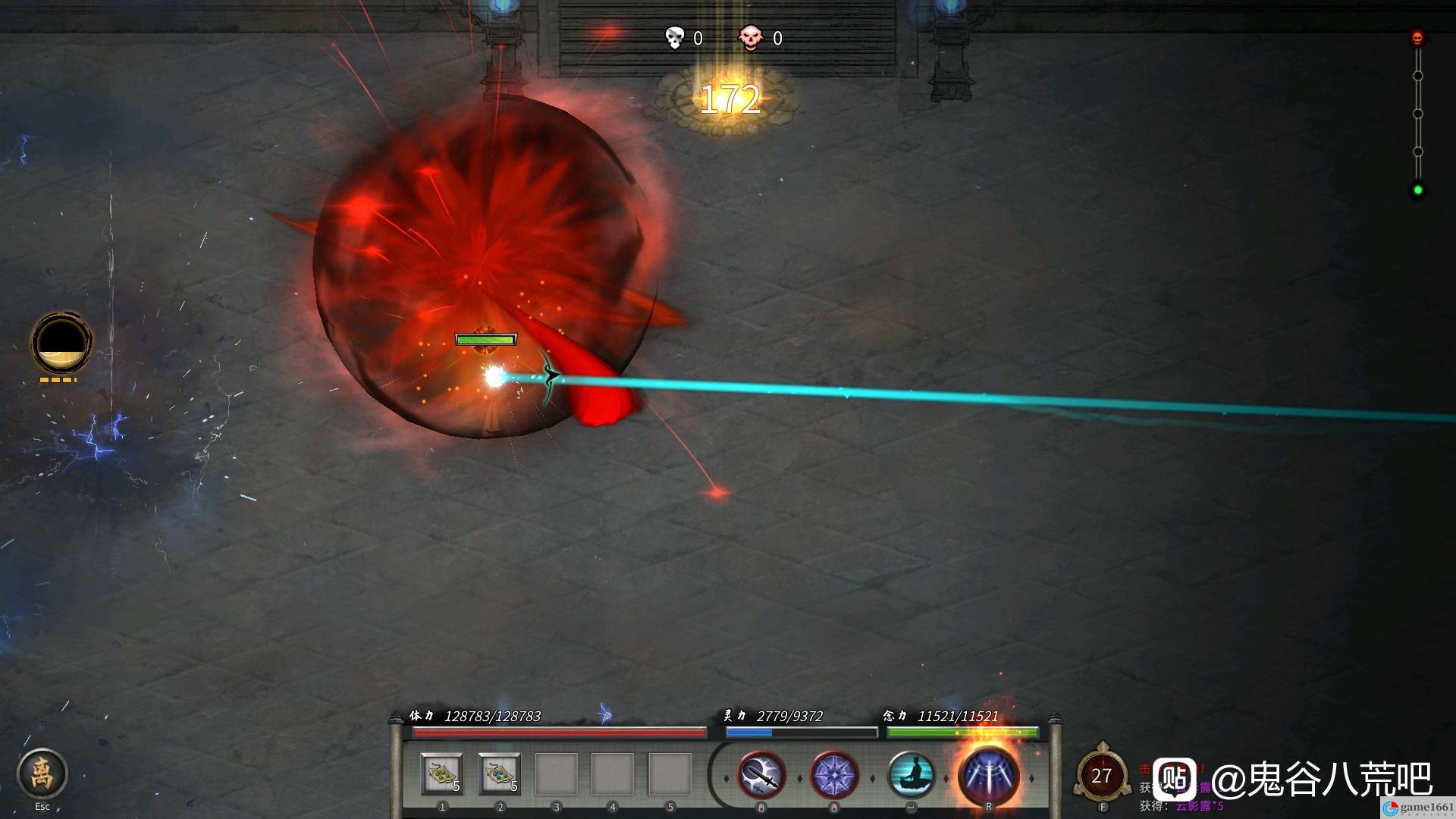
Task: Click the 离 leave button
Action: 42,773
